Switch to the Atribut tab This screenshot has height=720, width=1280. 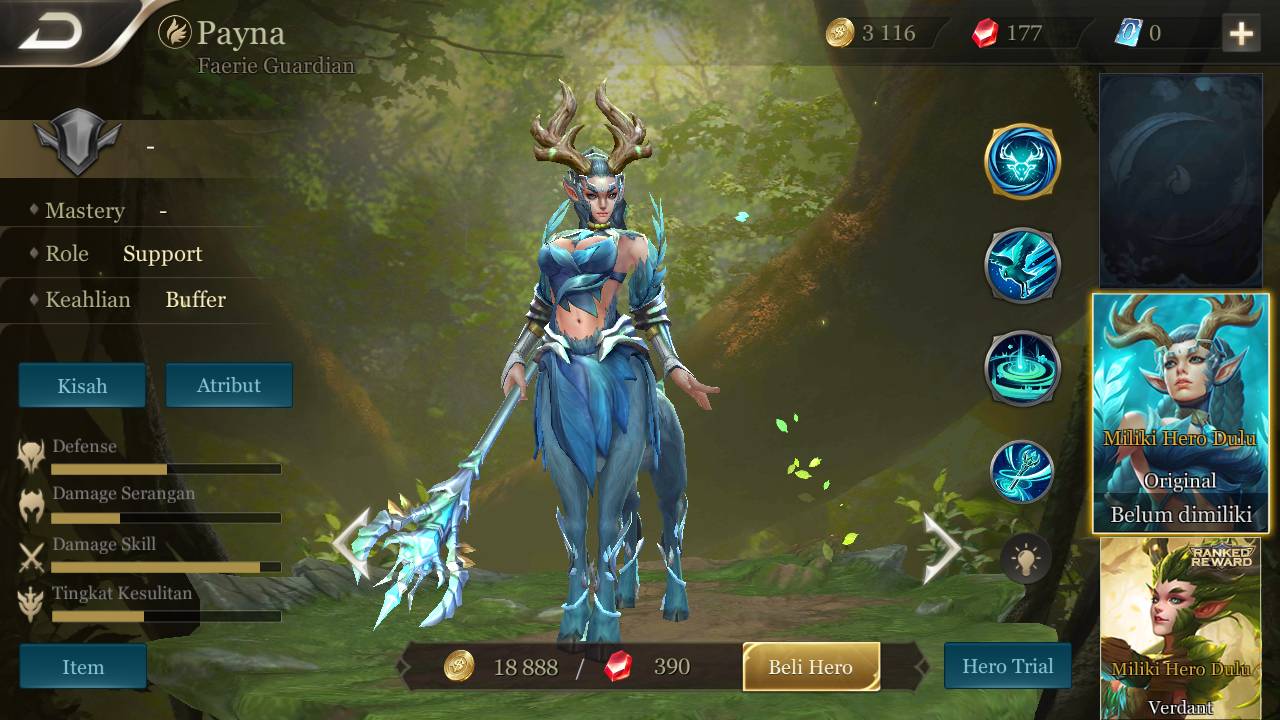point(229,384)
